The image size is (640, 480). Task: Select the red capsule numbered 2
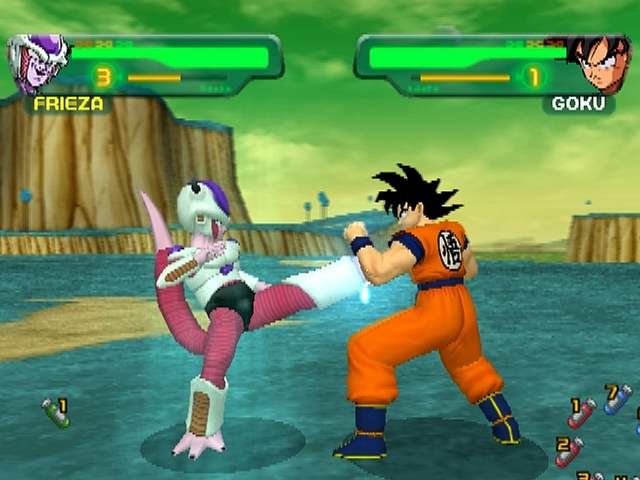569,451
